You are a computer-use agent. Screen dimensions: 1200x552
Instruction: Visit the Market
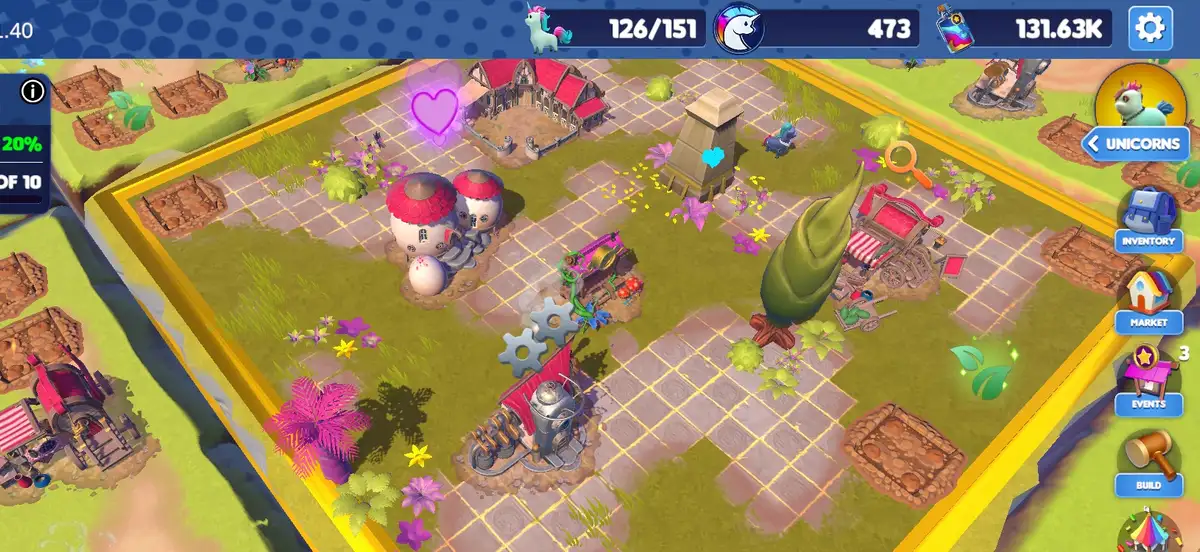coord(1148,300)
